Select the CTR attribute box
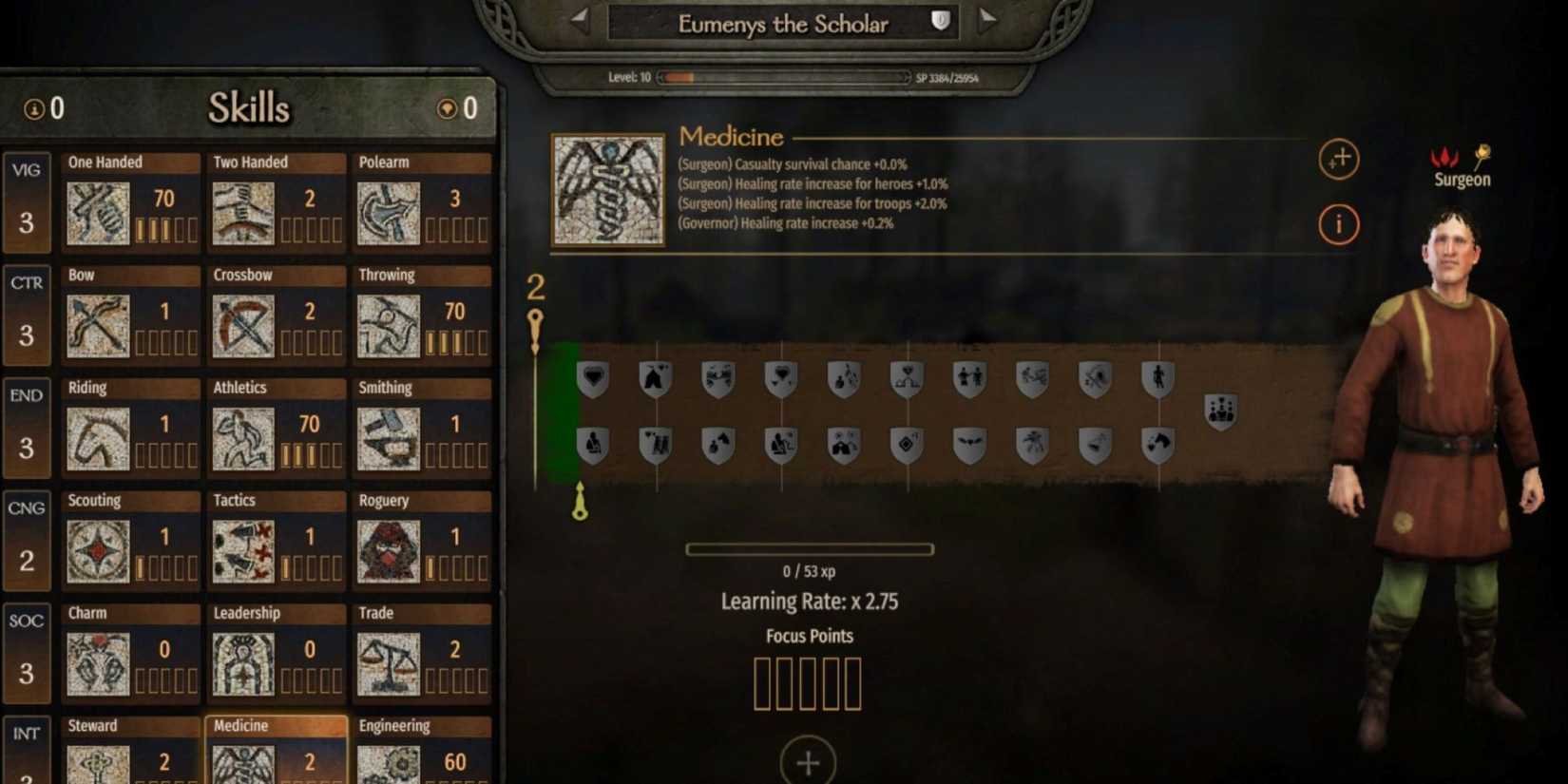The image size is (1568, 784). click(x=27, y=314)
